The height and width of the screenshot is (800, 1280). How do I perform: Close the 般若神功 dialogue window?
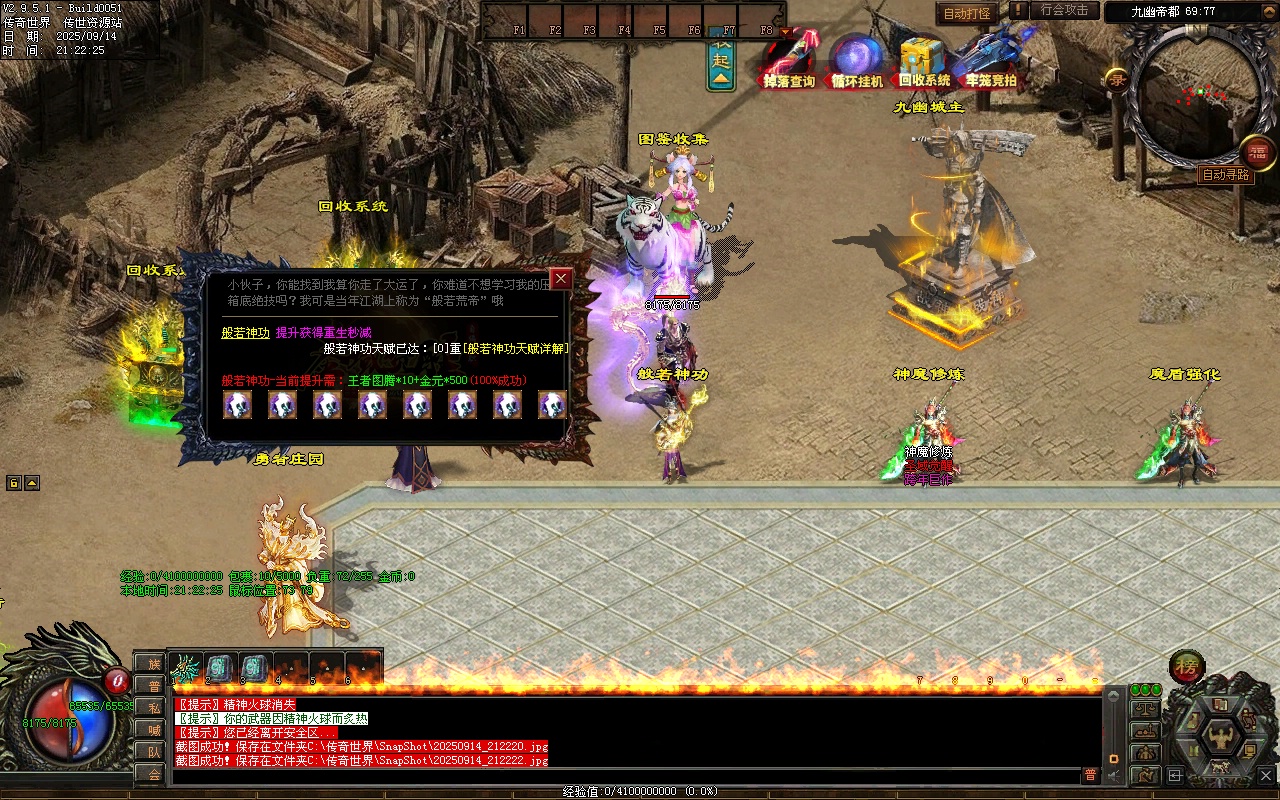pyautogui.click(x=561, y=279)
